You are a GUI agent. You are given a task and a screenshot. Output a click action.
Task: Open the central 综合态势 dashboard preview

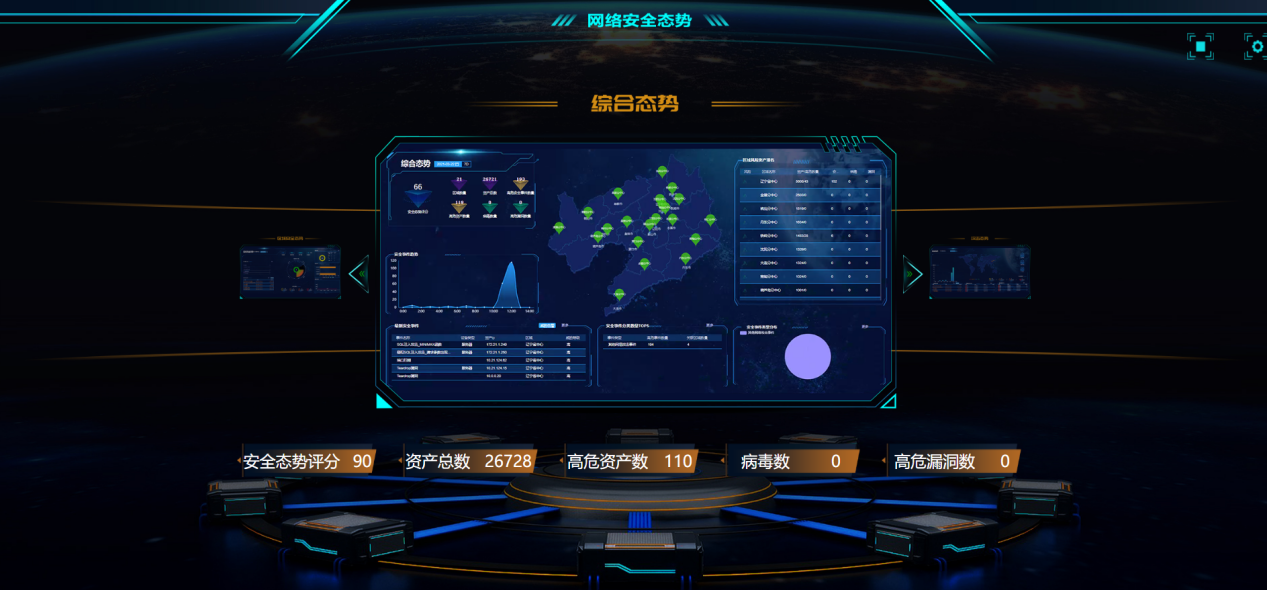[635, 272]
